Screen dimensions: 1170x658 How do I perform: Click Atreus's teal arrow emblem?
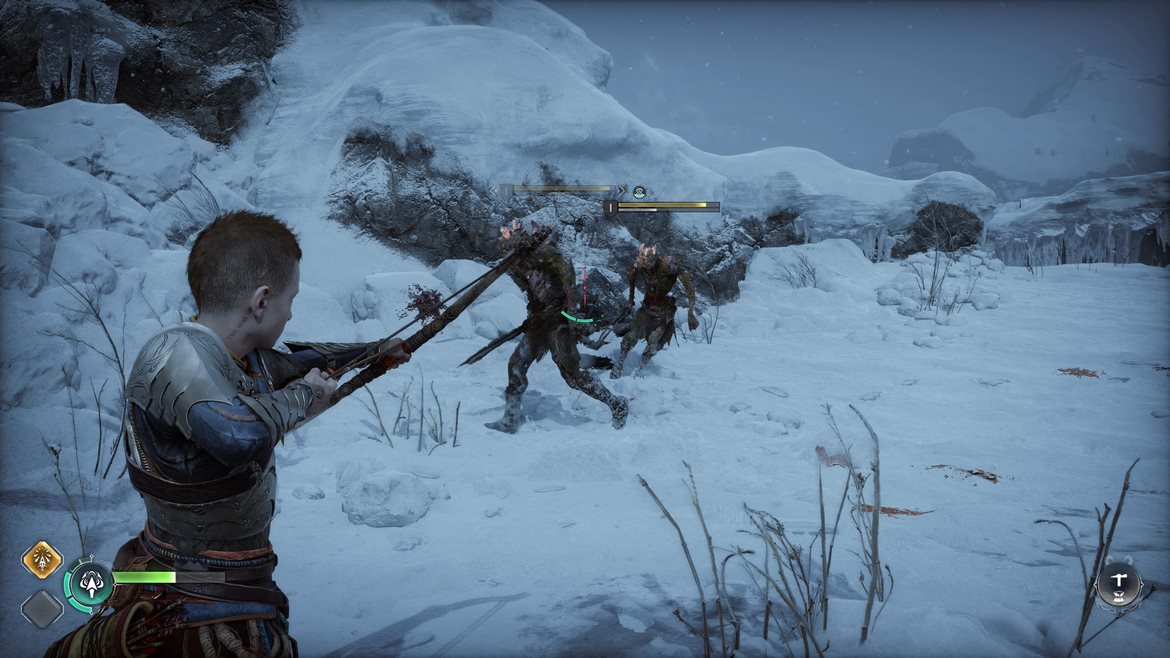[x=91, y=584]
